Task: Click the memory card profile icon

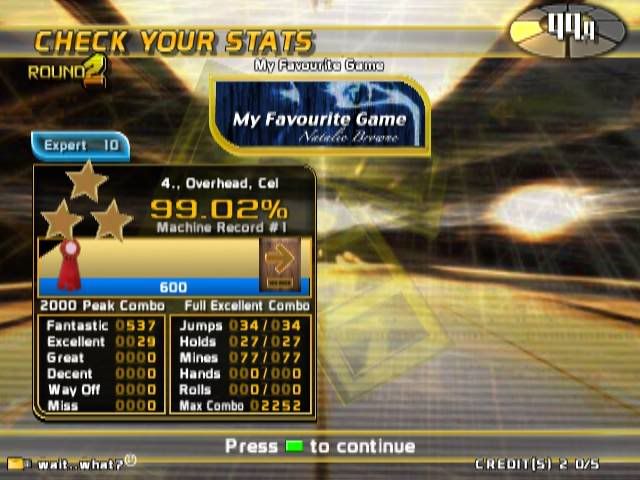Action: point(15,464)
